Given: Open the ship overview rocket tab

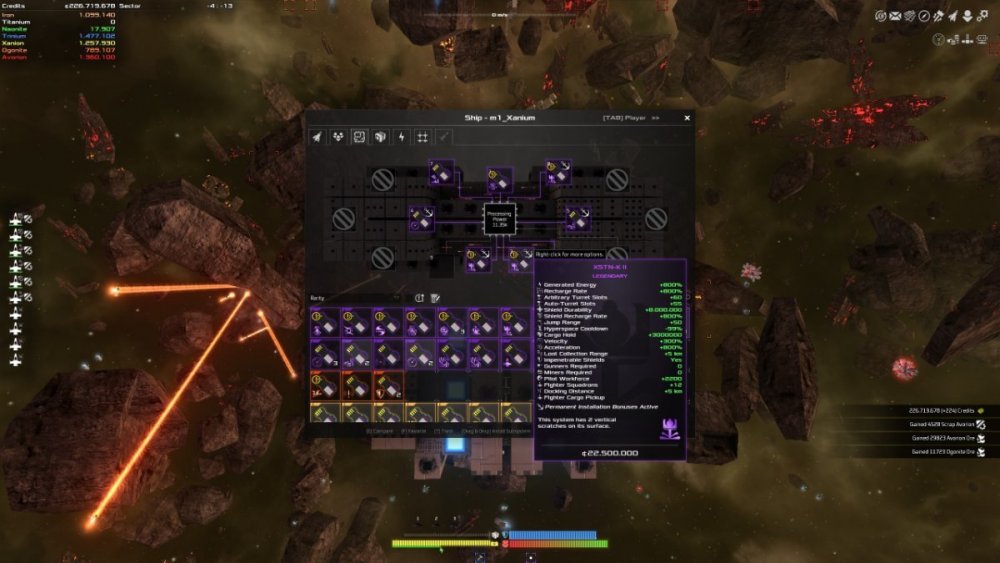Looking at the screenshot, I should (x=317, y=137).
